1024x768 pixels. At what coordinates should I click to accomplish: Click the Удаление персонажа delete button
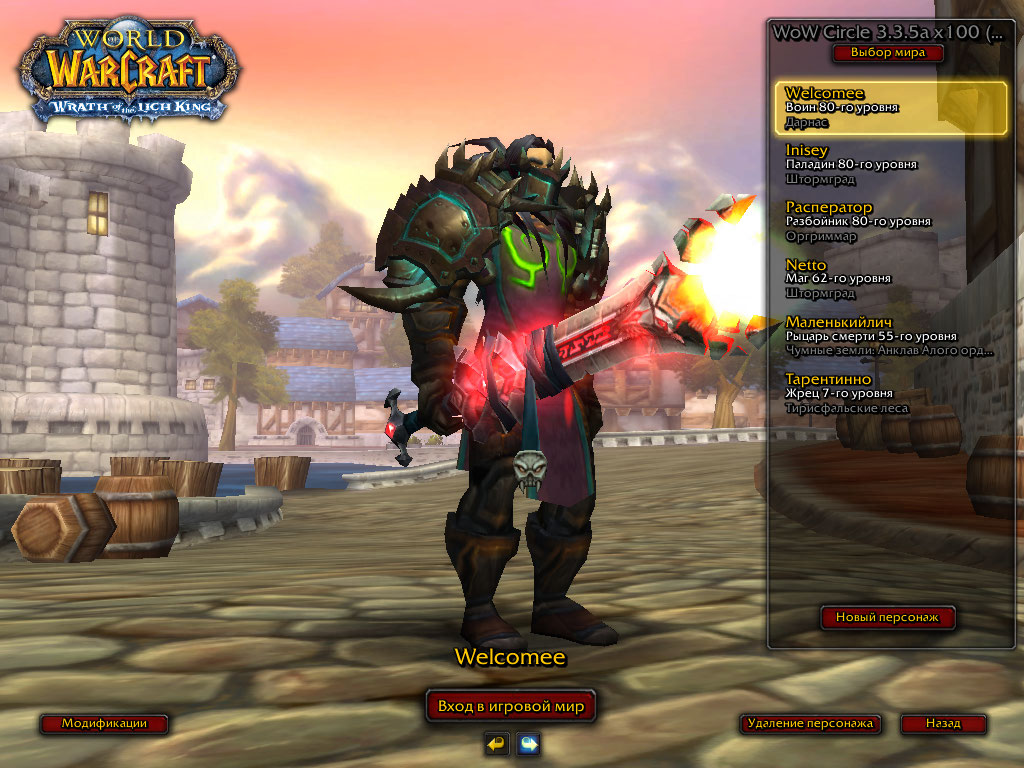click(811, 723)
